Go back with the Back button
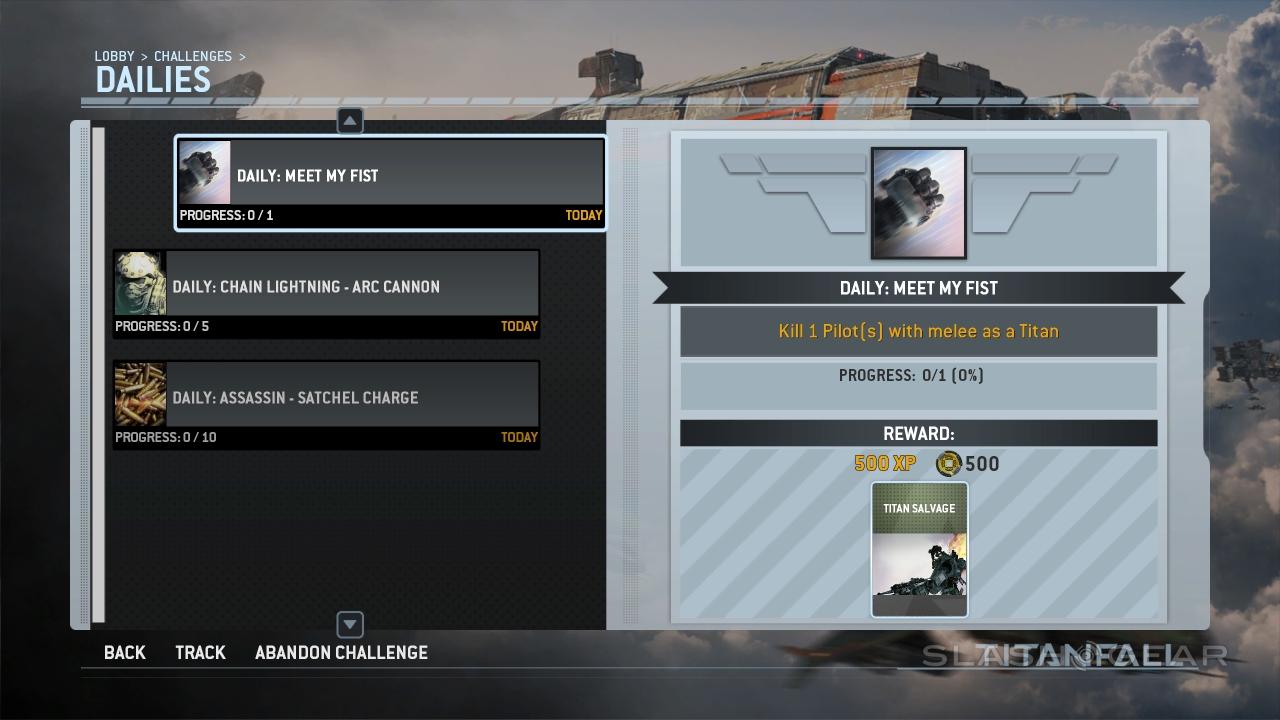Image resolution: width=1280 pixels, height=720 pixels. 125,653
